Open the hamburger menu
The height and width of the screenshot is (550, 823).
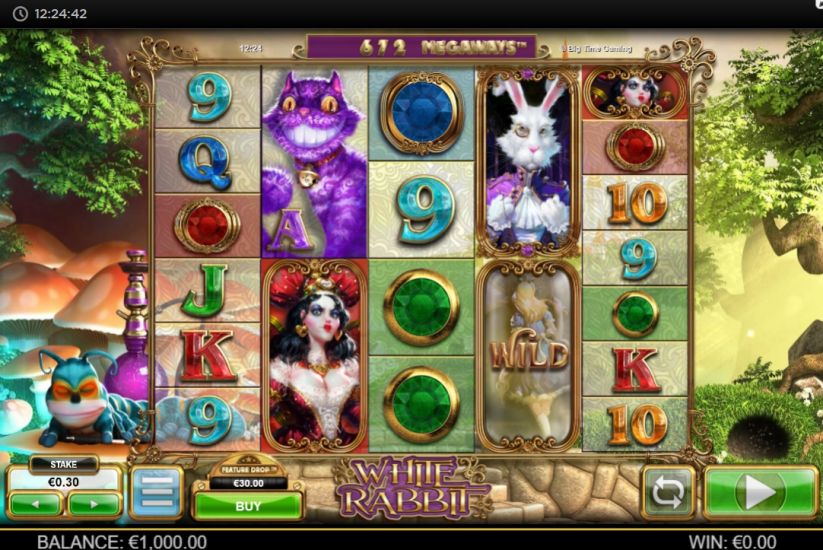click(x=156, y=492)
